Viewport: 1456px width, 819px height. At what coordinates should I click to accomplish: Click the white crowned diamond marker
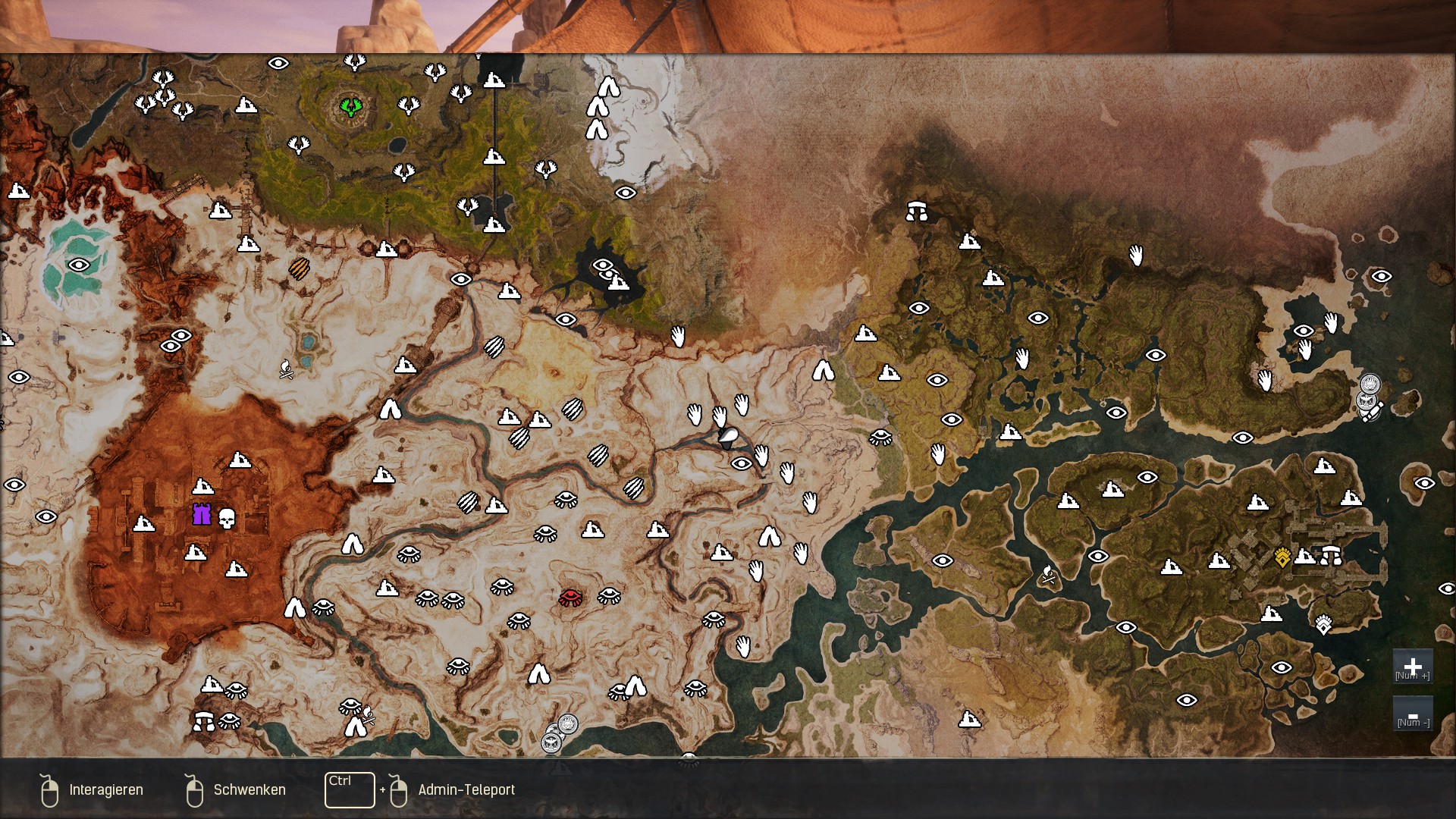pyautogui.click(x=1323, y=624)
